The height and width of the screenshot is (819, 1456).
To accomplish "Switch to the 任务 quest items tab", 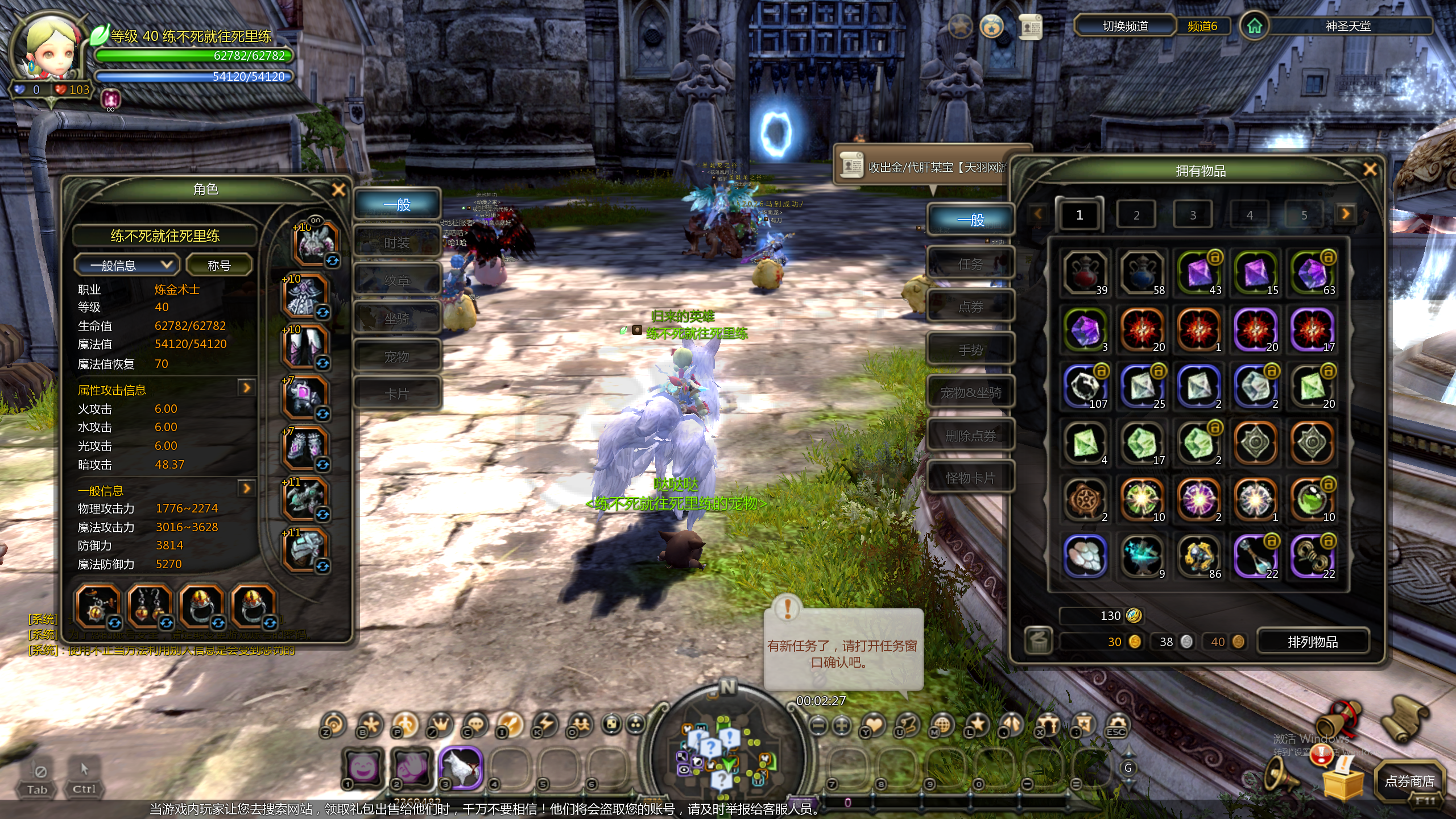I will (970, 264).
